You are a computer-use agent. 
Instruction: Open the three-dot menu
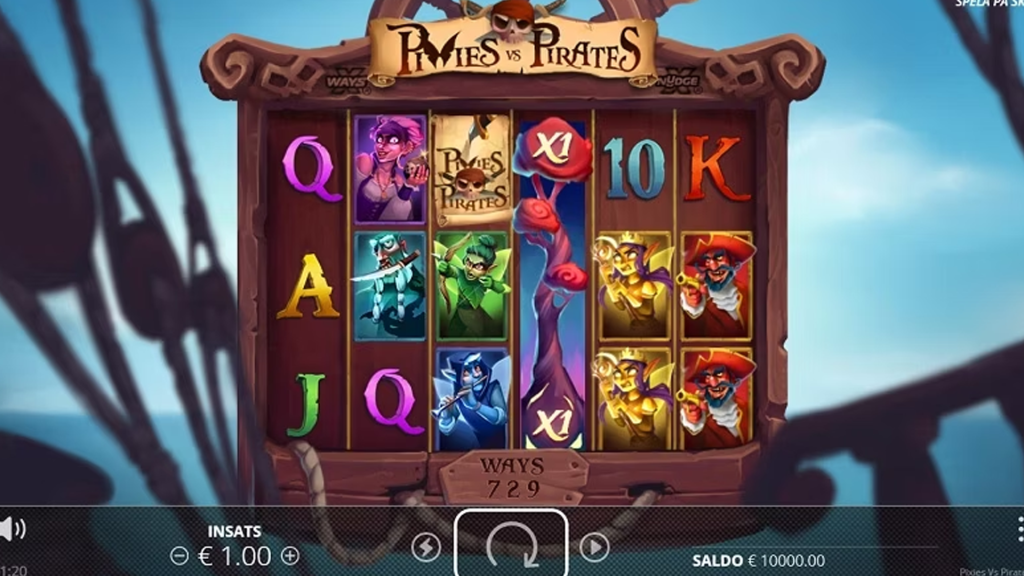point(1019,528)
